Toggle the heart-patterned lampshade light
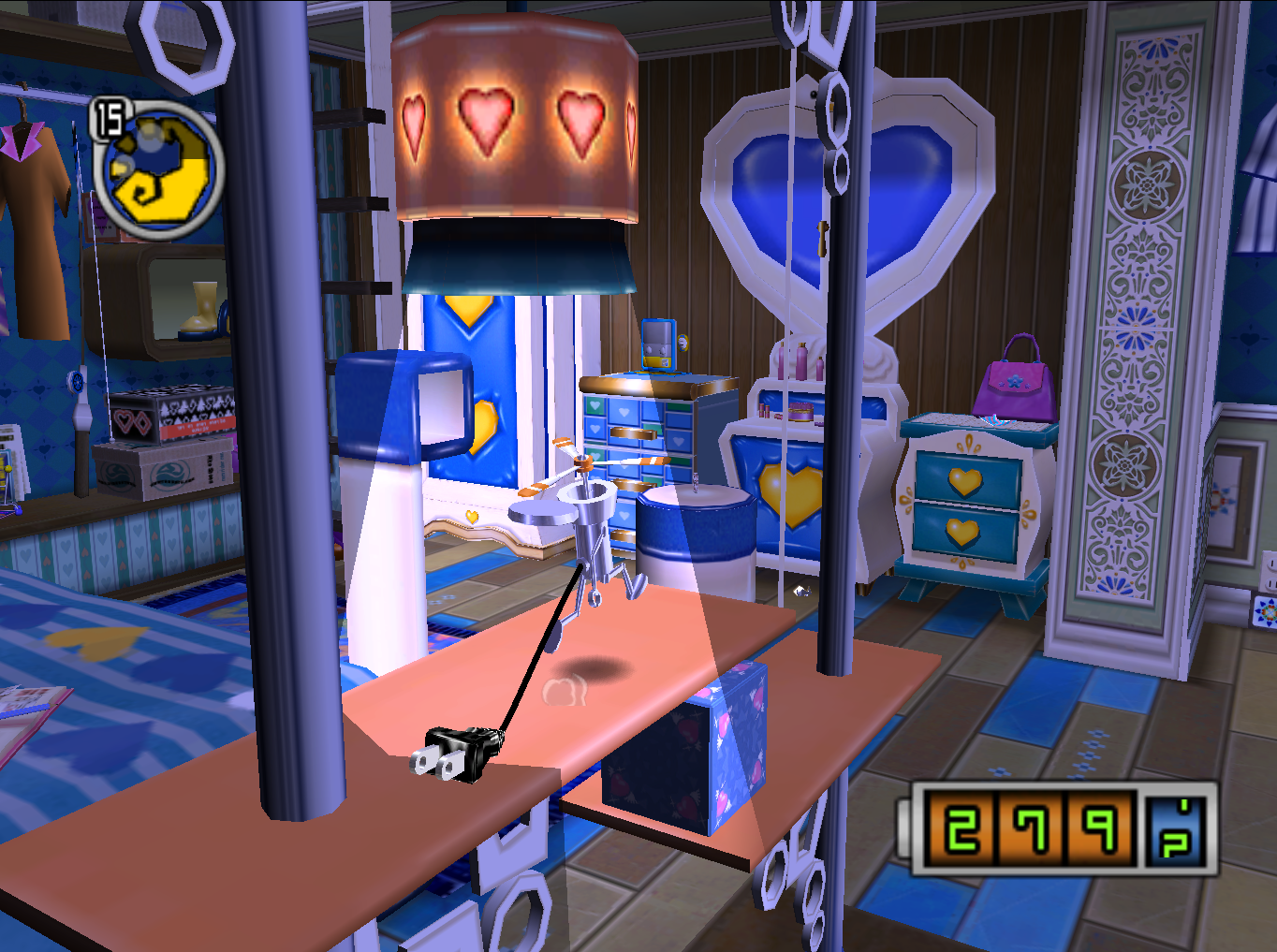The height and width of the screenshot is (952, 1277). (515, 122)
